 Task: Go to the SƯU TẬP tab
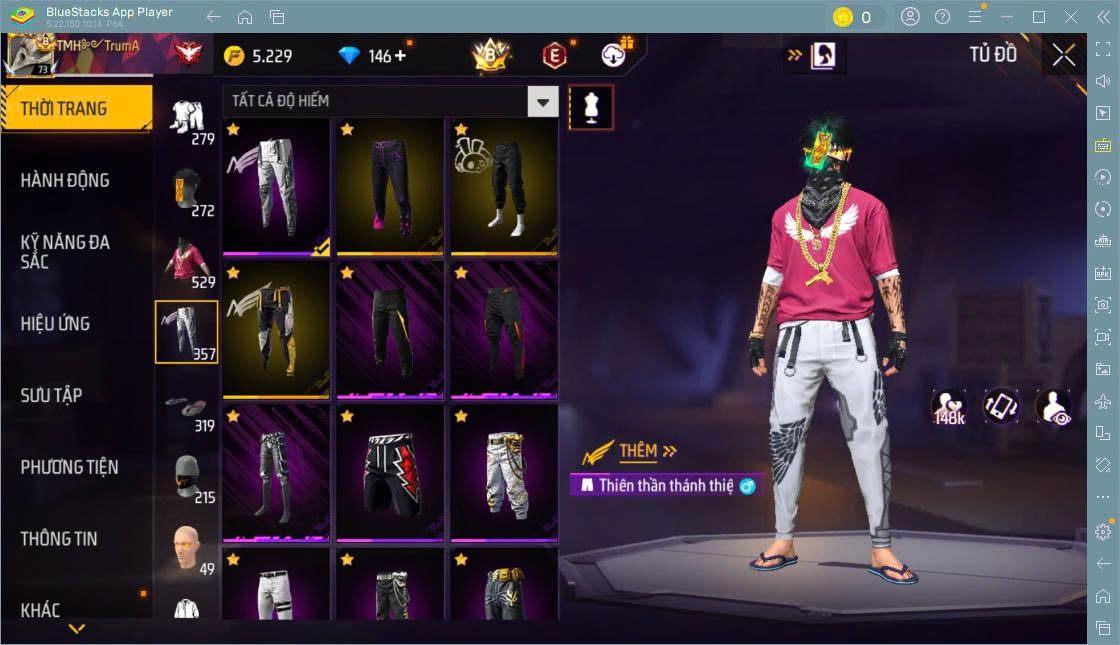coord(52,395)
